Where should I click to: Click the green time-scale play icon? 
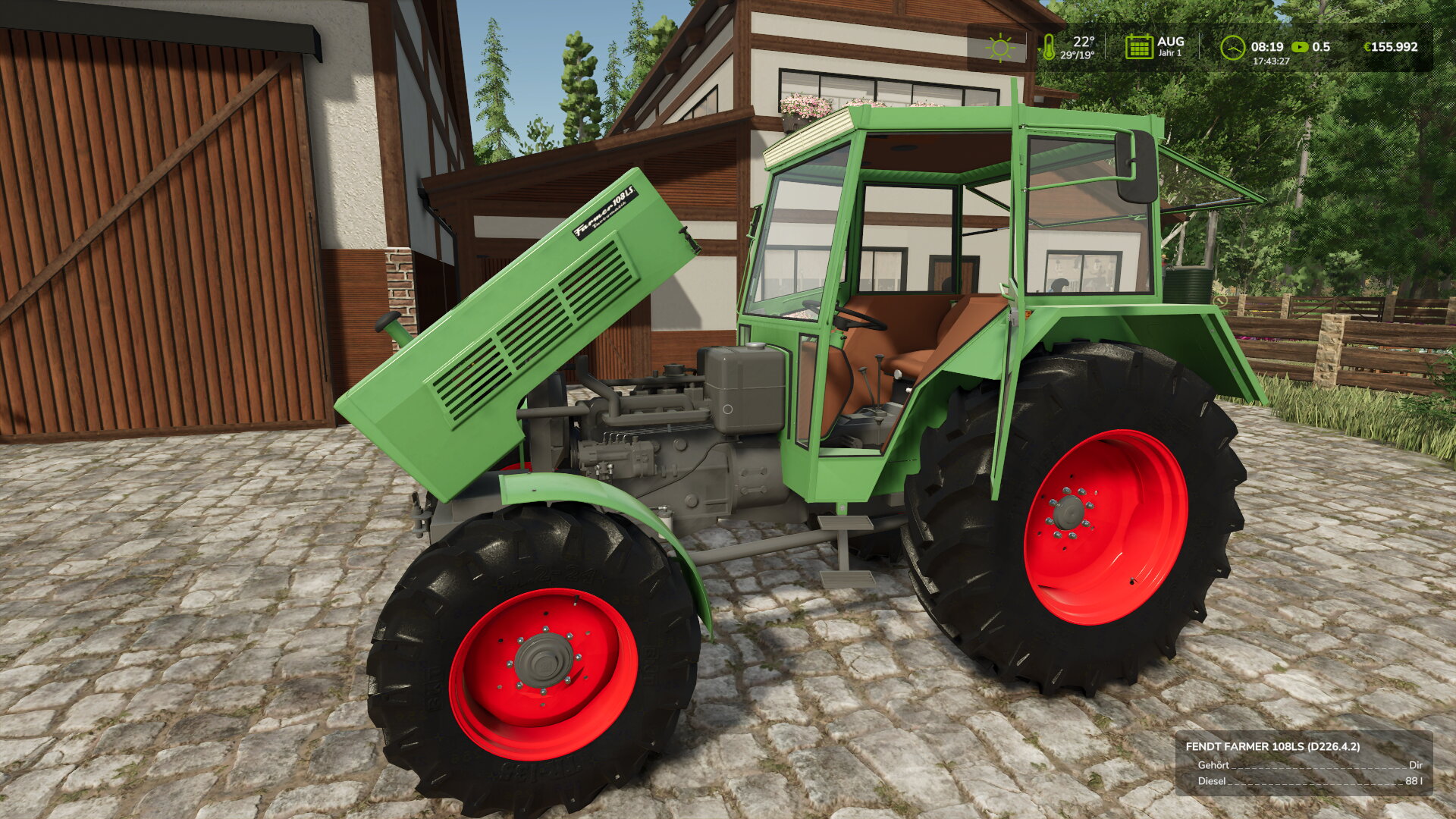(1300, 45)
